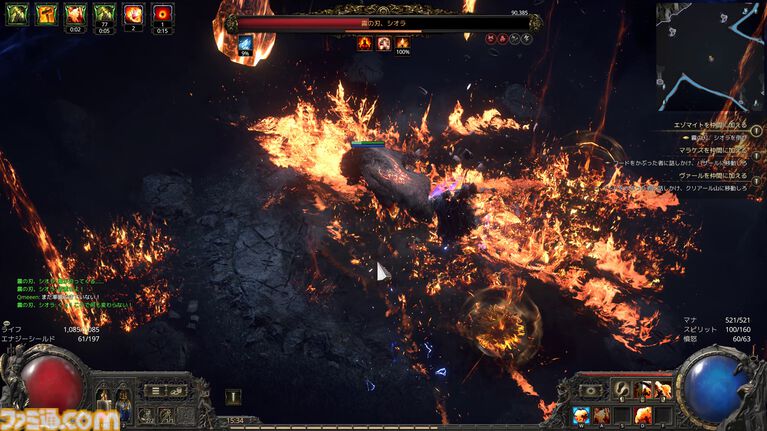Click the green buff icon showing 77 stacks
This screenshot has height=431, width=767.
coord(104,15)
